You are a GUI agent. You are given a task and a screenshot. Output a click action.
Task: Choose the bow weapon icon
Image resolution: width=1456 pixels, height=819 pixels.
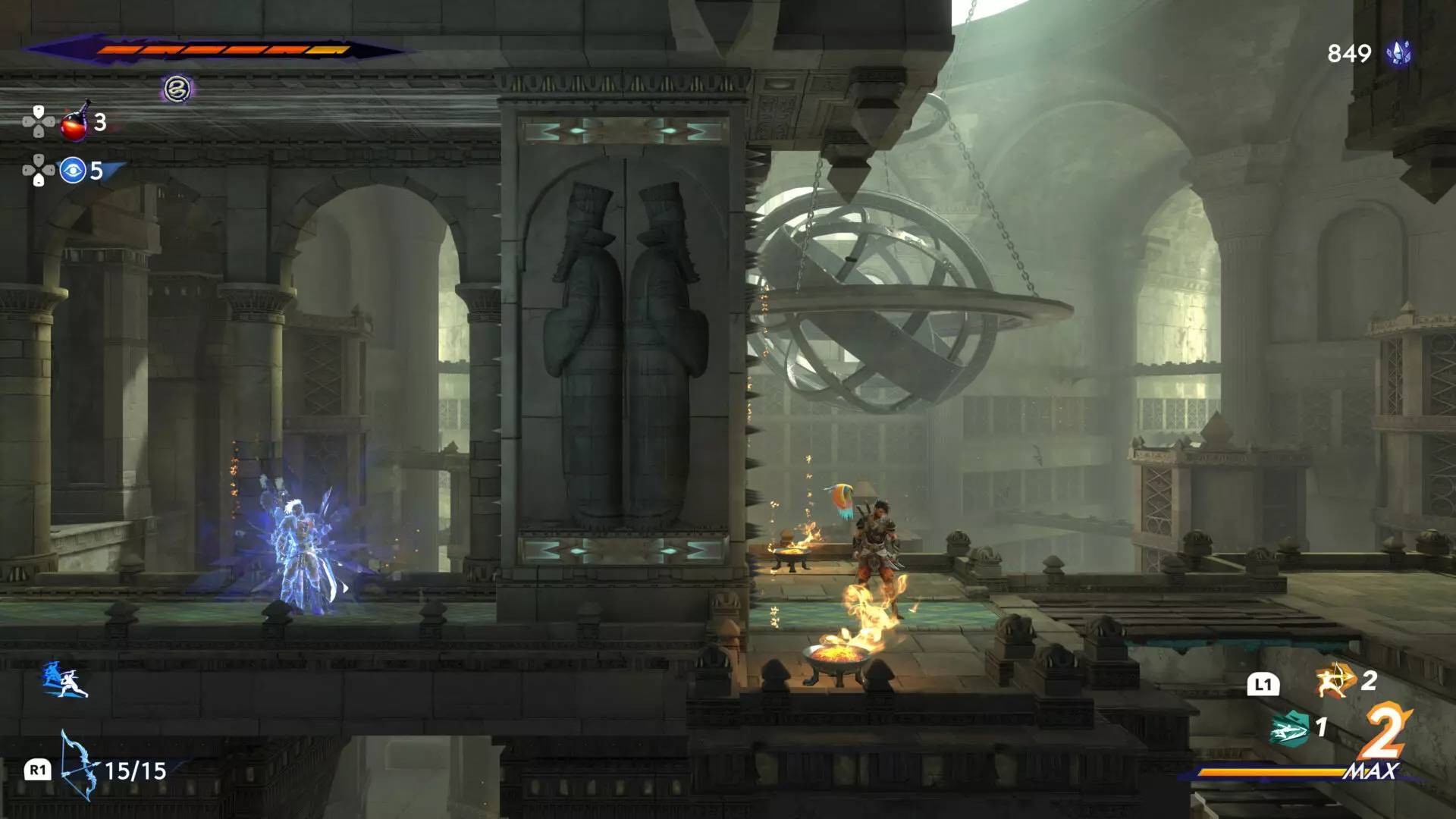(x=79, y=766)
